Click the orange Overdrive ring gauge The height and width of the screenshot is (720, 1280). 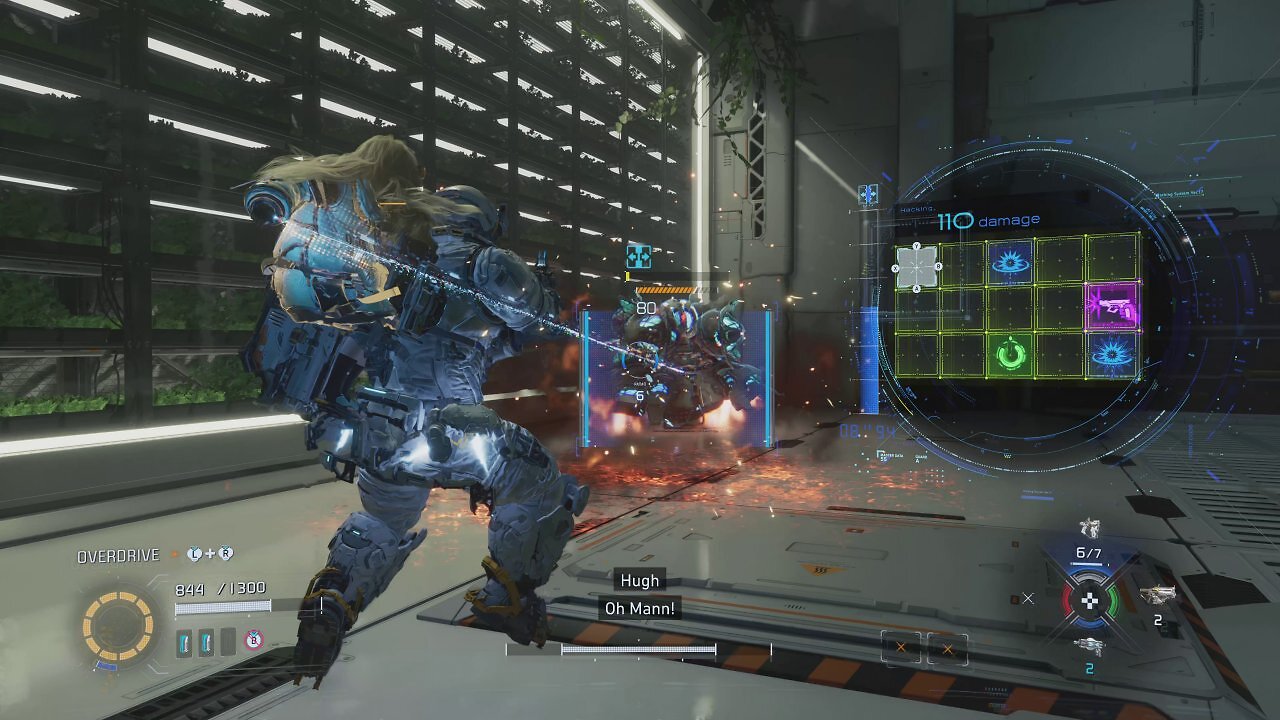[x=117, y=627]
